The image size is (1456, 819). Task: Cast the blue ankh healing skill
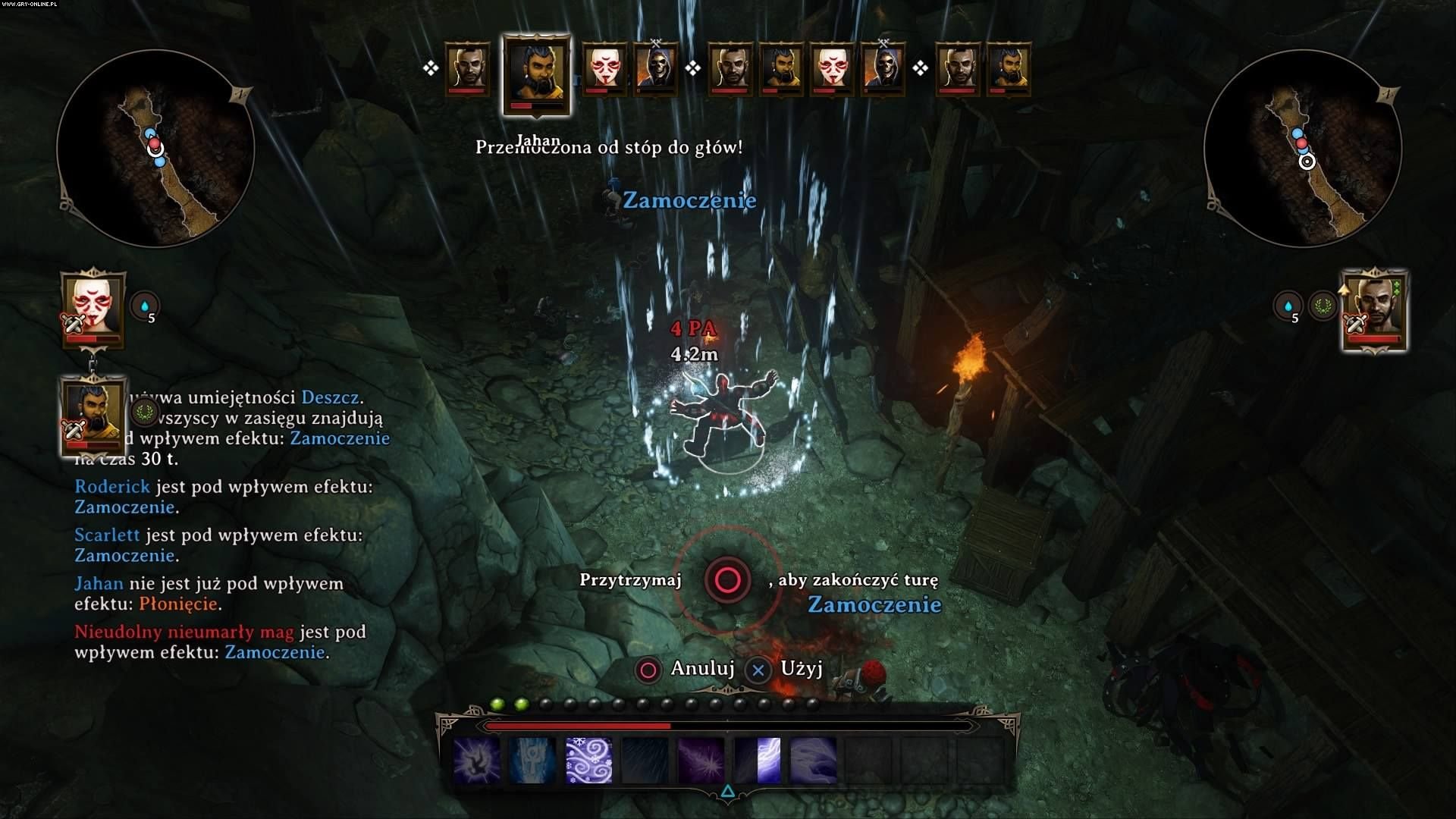[532, 760]
